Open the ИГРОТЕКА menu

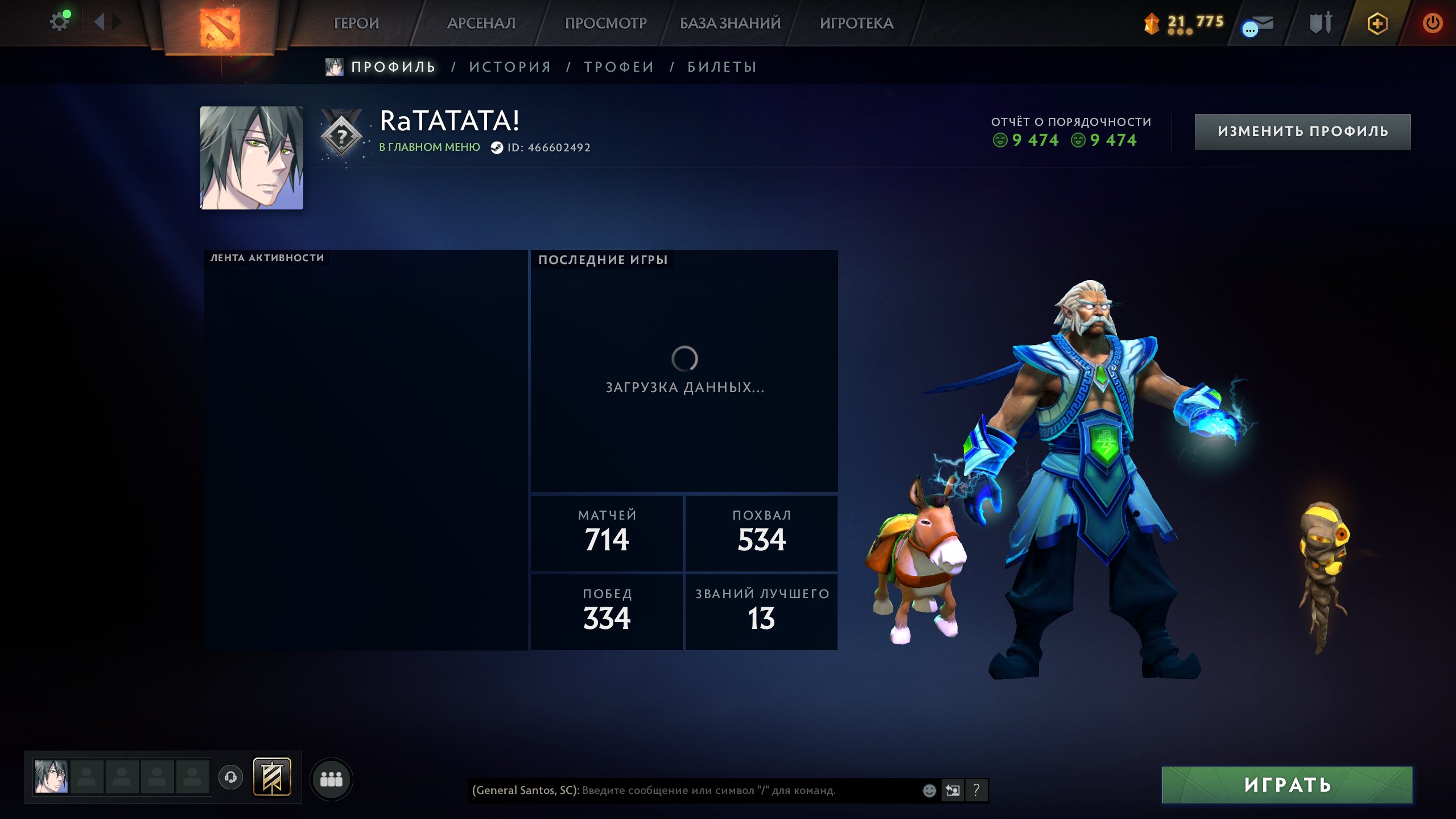(856, 23)
